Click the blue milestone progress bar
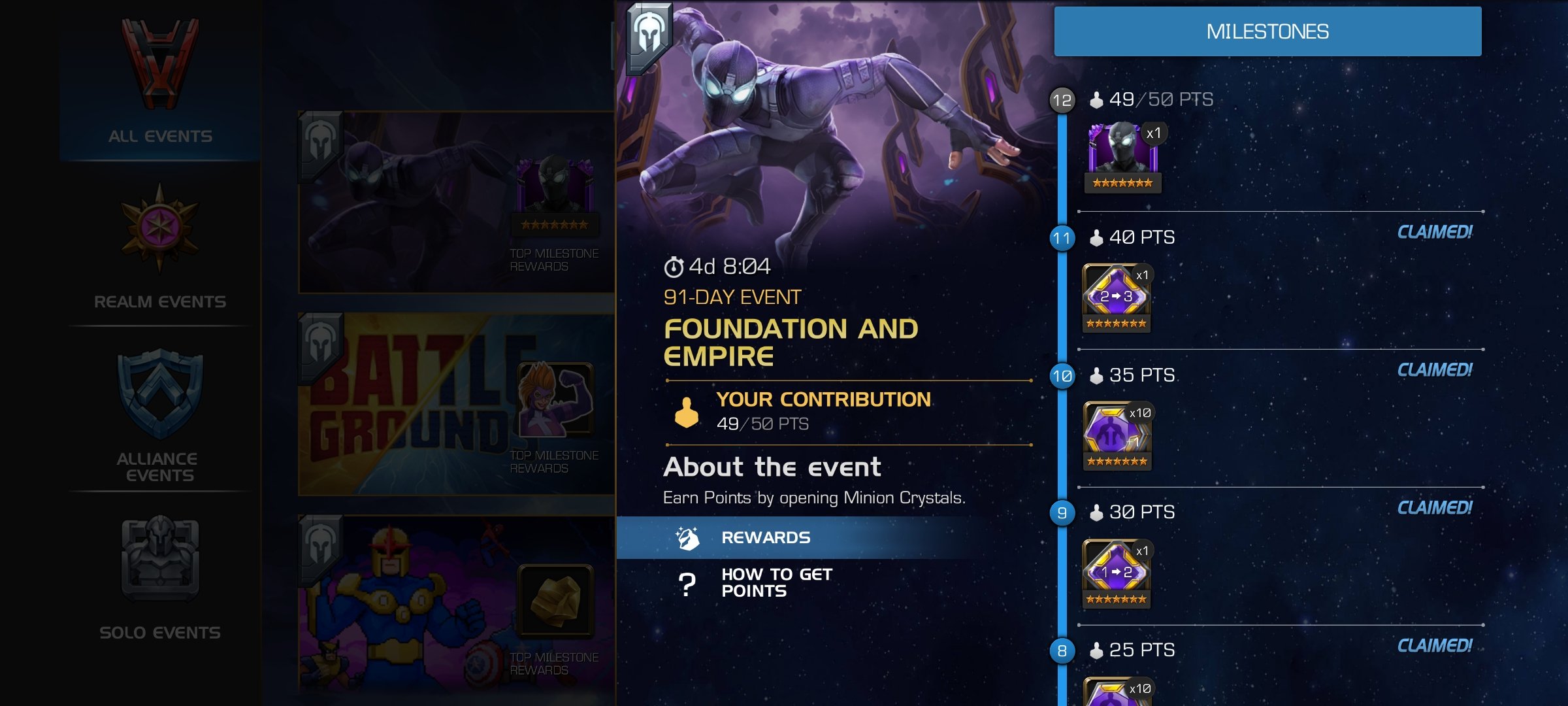This screenshot has width=1568, height=706. tap(1068, 392)
